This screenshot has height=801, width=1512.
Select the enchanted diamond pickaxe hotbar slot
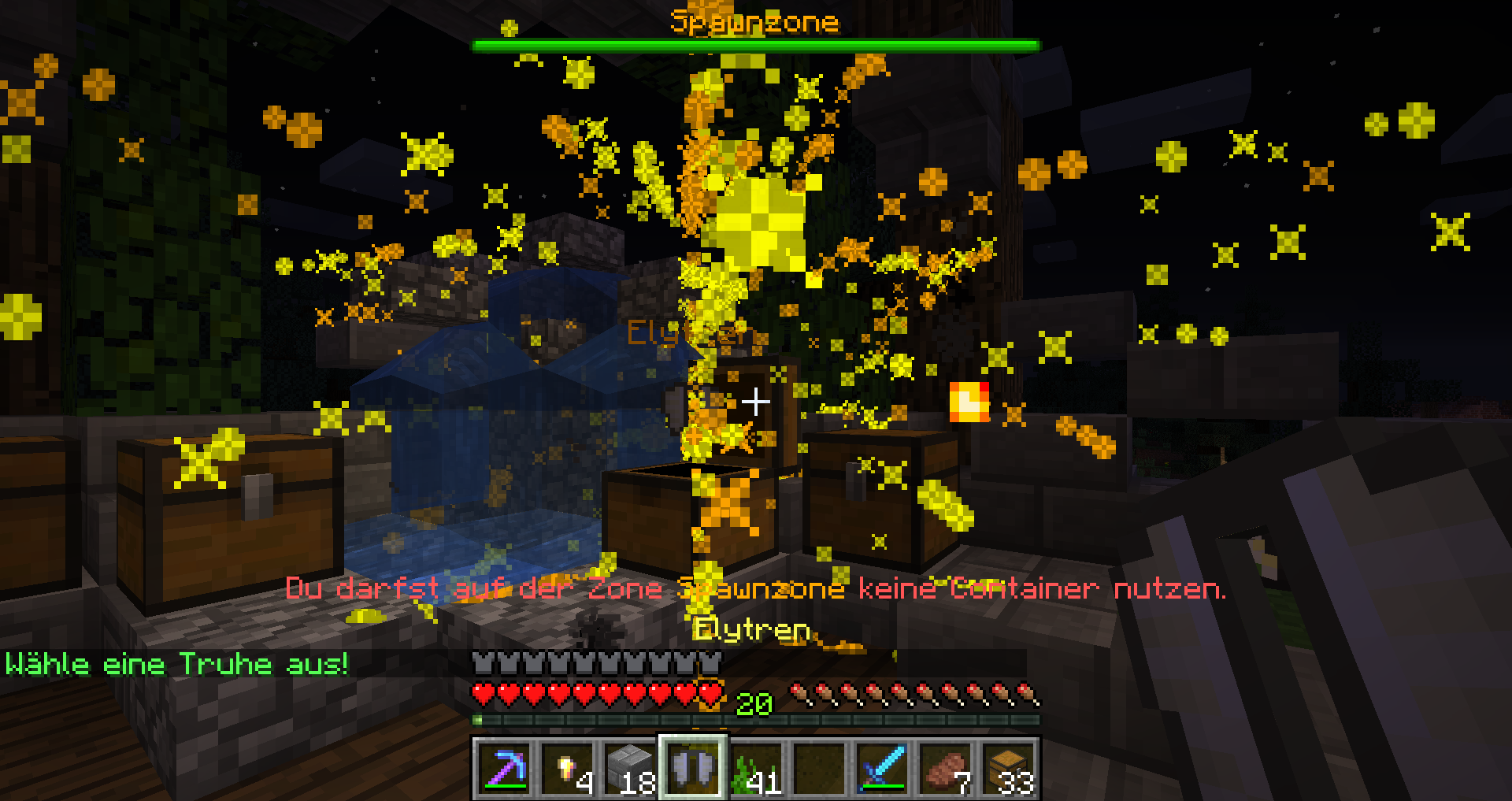pyautogui.click(x=504, y=768)
